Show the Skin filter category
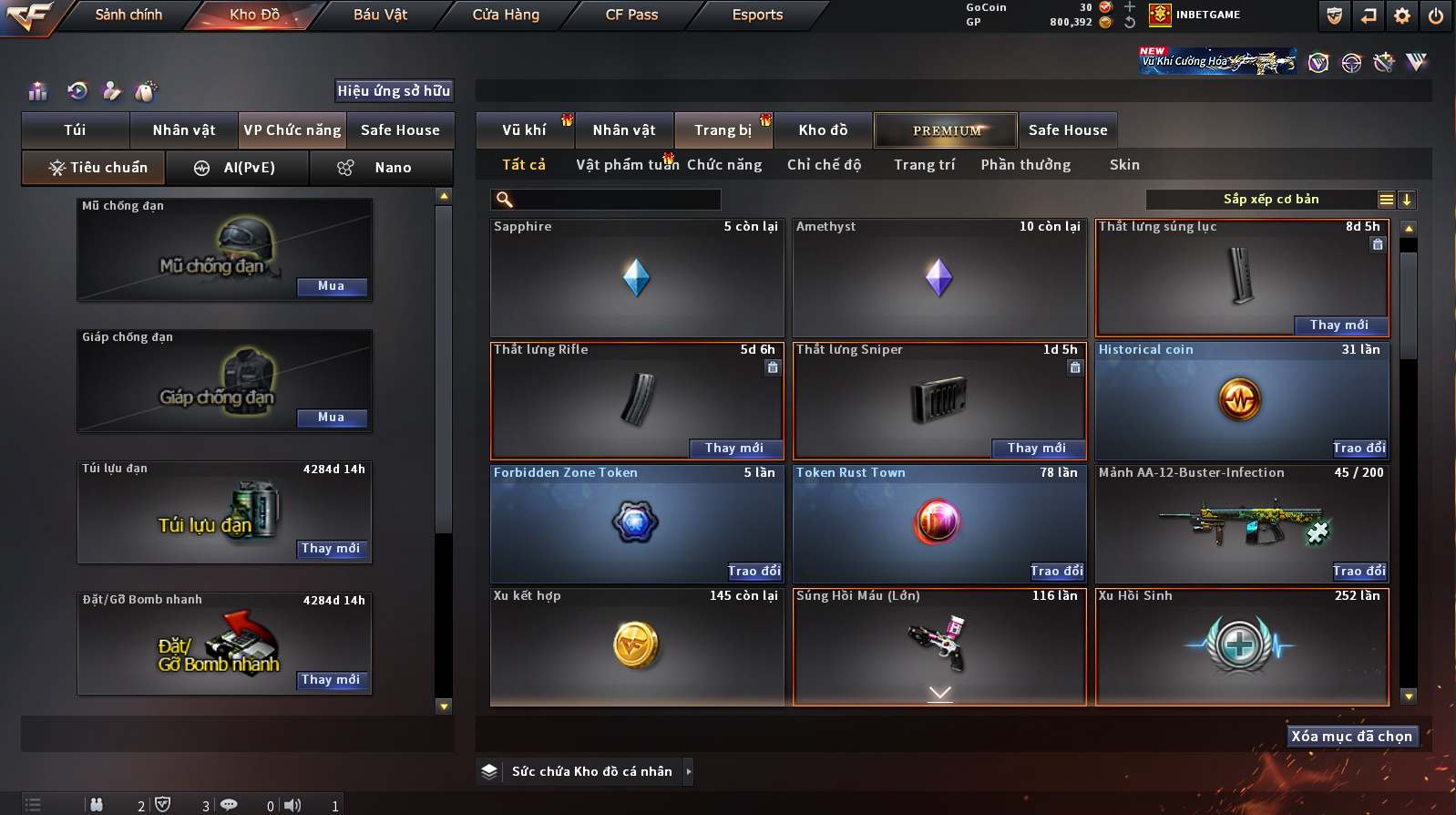 1124,165
